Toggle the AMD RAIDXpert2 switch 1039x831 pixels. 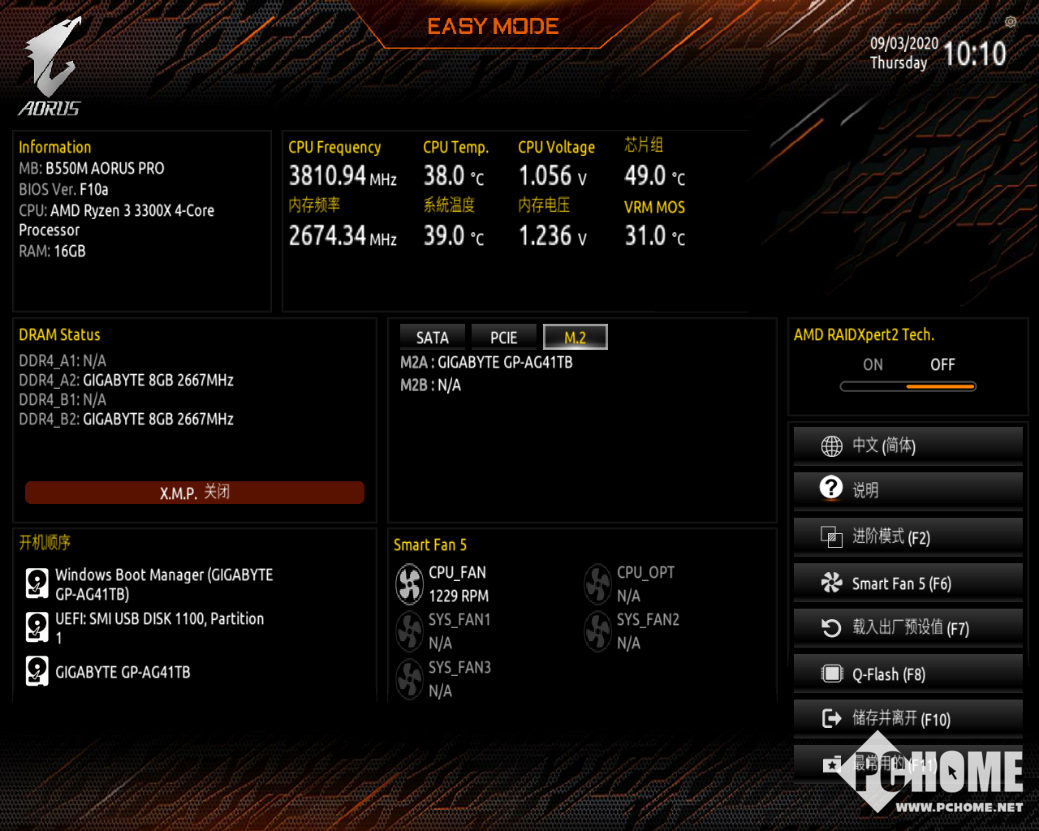(908, 386)
